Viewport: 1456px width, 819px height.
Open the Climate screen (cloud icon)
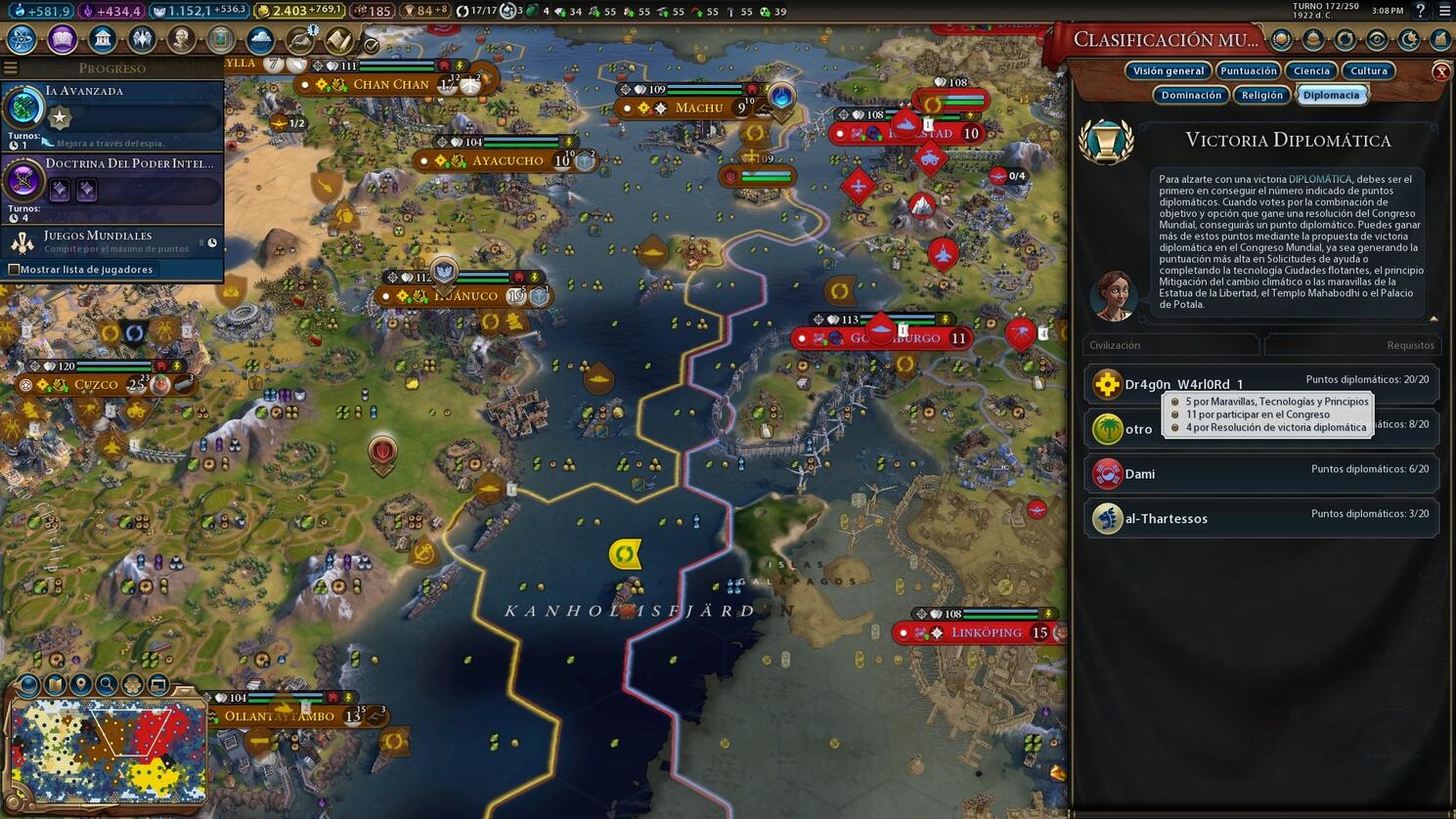[x=260, y=39]
